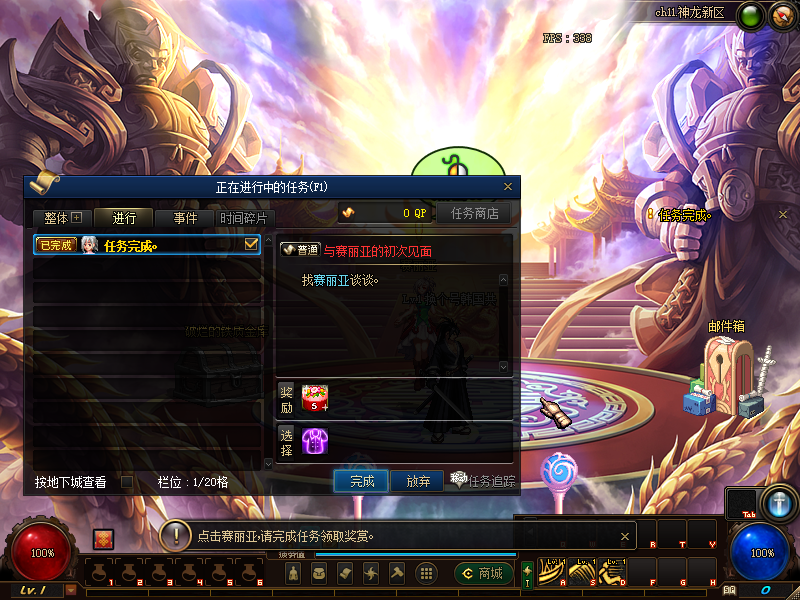Choose the purple armor reward item
This screenshot has height=600, width=800.
(x=315, y=440)
